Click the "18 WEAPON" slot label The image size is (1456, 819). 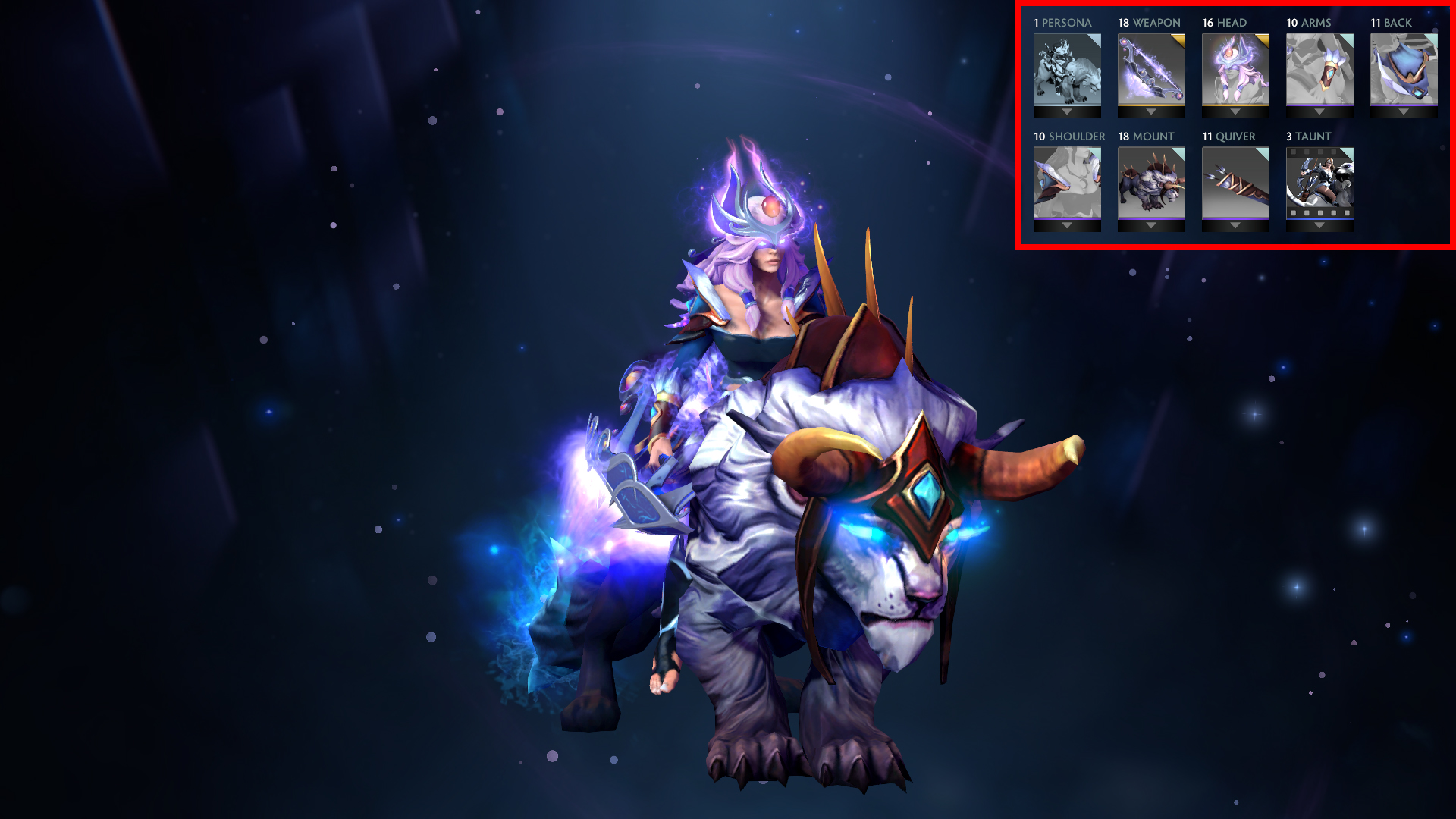(x=1151, y=23)
